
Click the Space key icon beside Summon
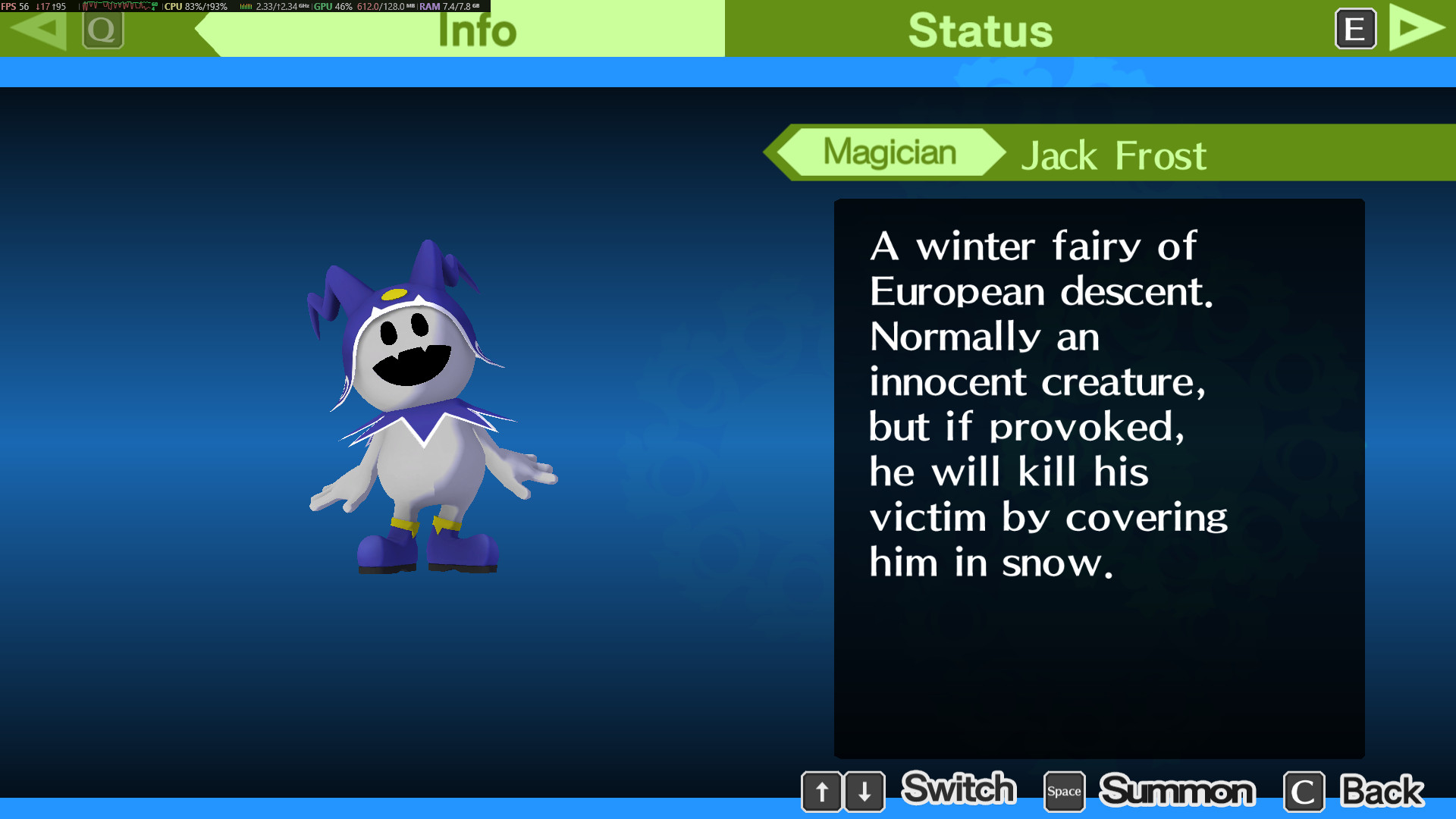point(1063,791)
